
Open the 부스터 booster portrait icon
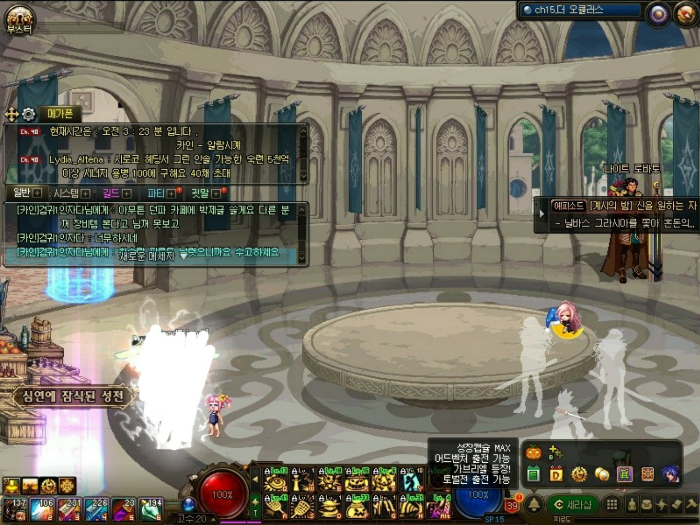tap(19, 17)
